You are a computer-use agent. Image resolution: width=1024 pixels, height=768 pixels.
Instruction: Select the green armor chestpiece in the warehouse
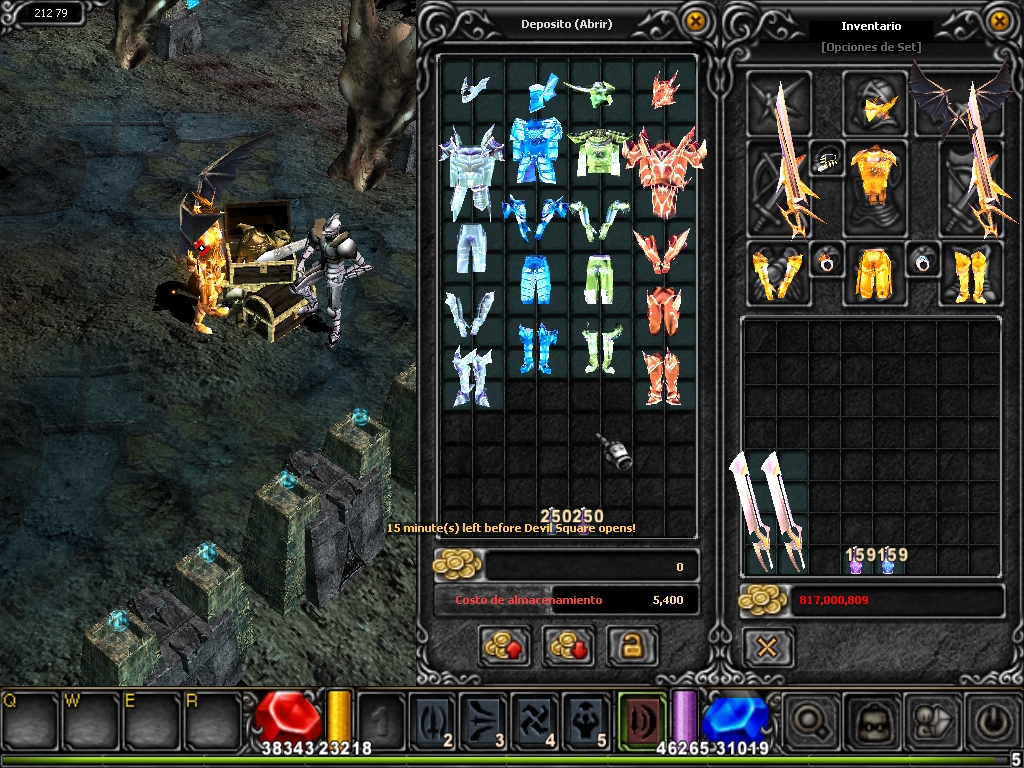[598, 152]
